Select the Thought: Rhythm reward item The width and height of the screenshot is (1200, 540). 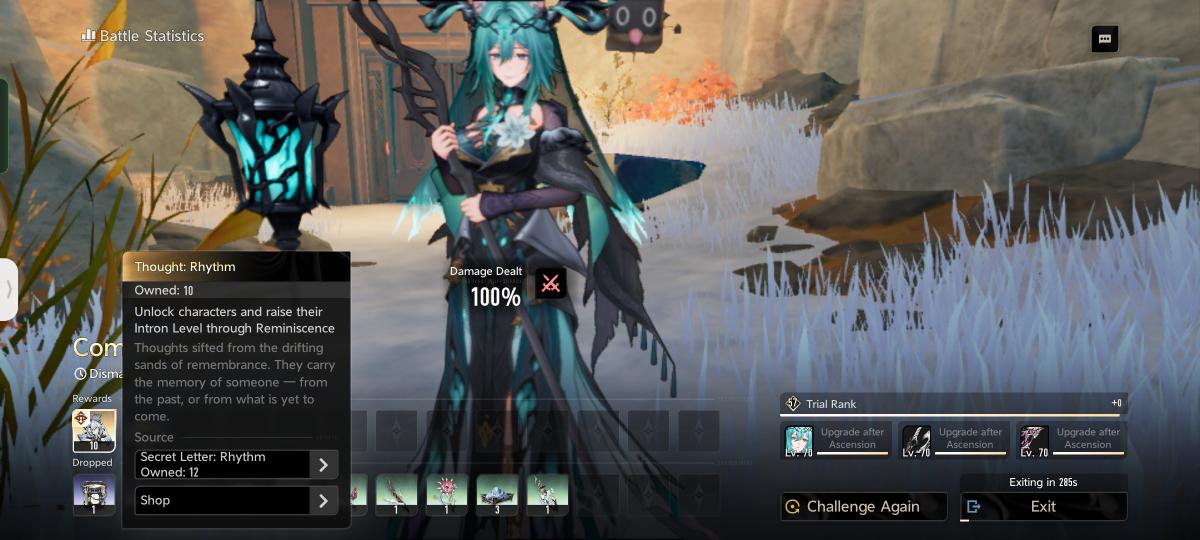[94, 430]
